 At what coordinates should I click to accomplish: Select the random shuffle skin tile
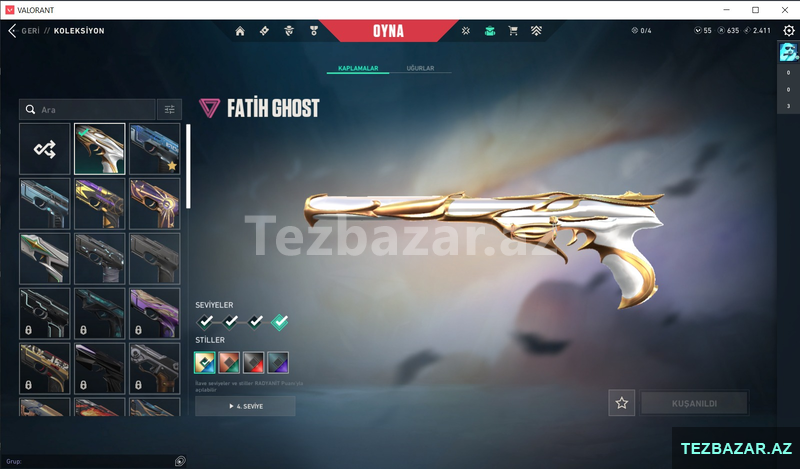coord(45,148)
